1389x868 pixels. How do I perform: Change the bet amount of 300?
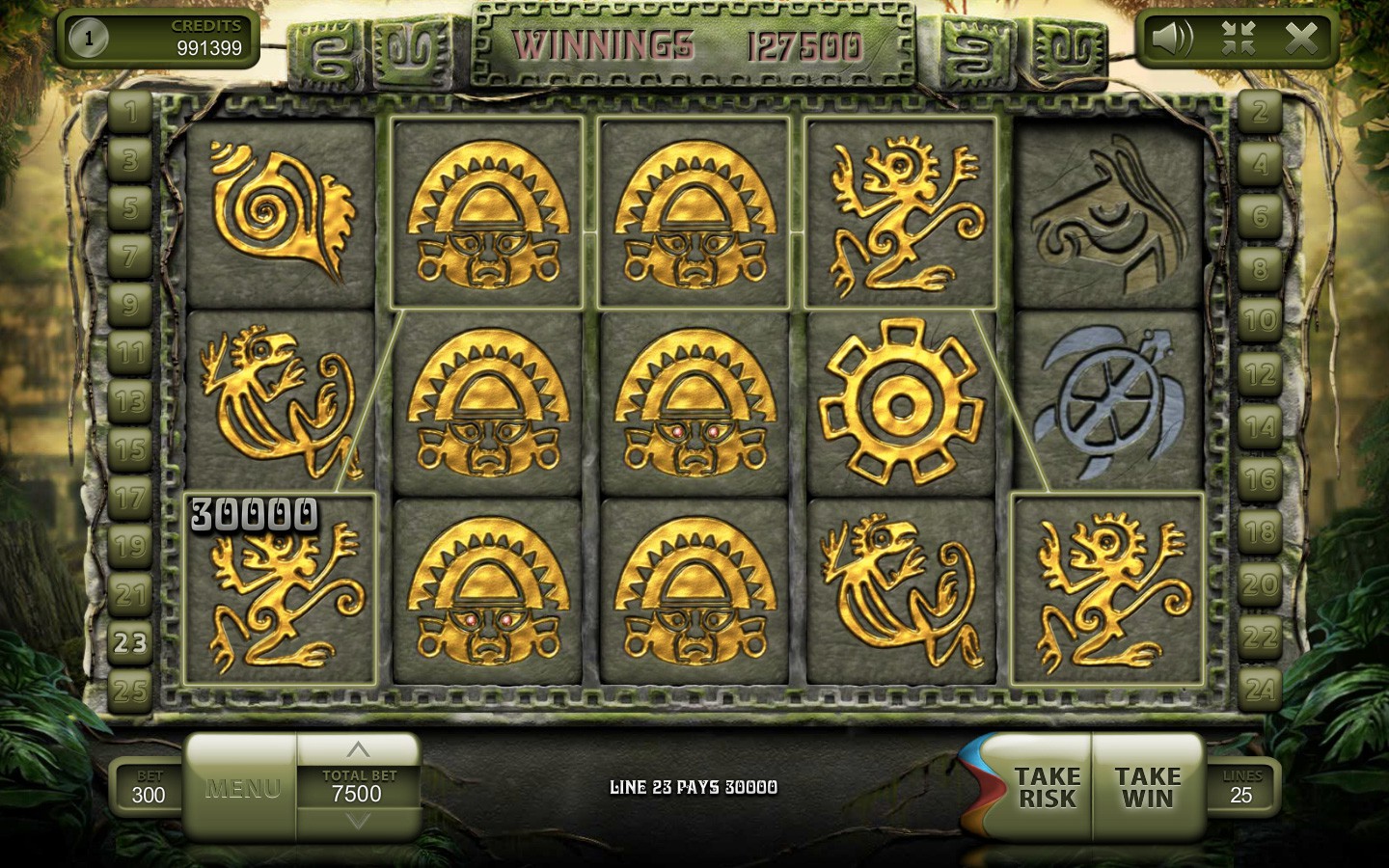[149, 787]
